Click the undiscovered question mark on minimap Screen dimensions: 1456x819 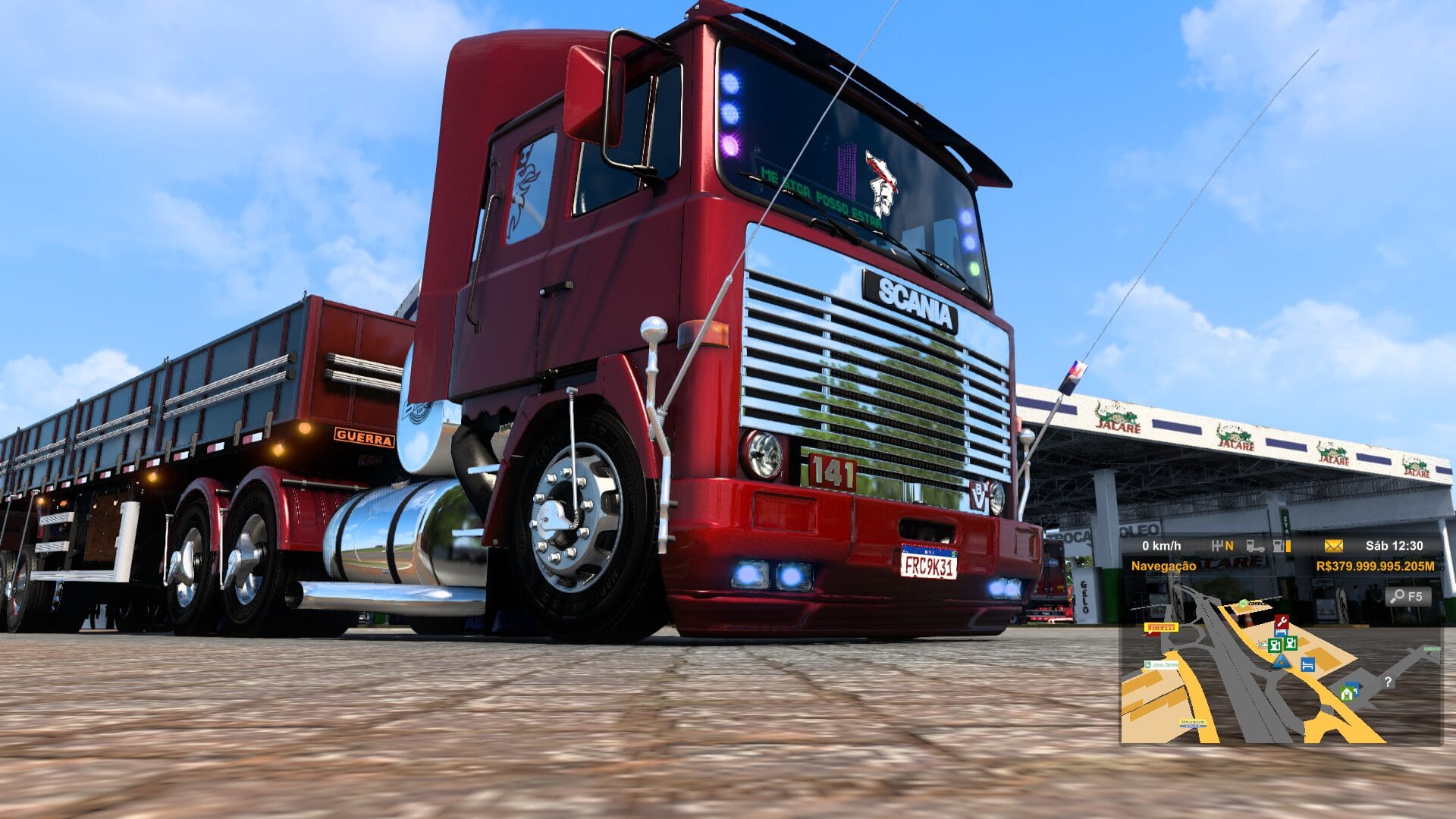pyautogui.click(x=1388, y=680)
